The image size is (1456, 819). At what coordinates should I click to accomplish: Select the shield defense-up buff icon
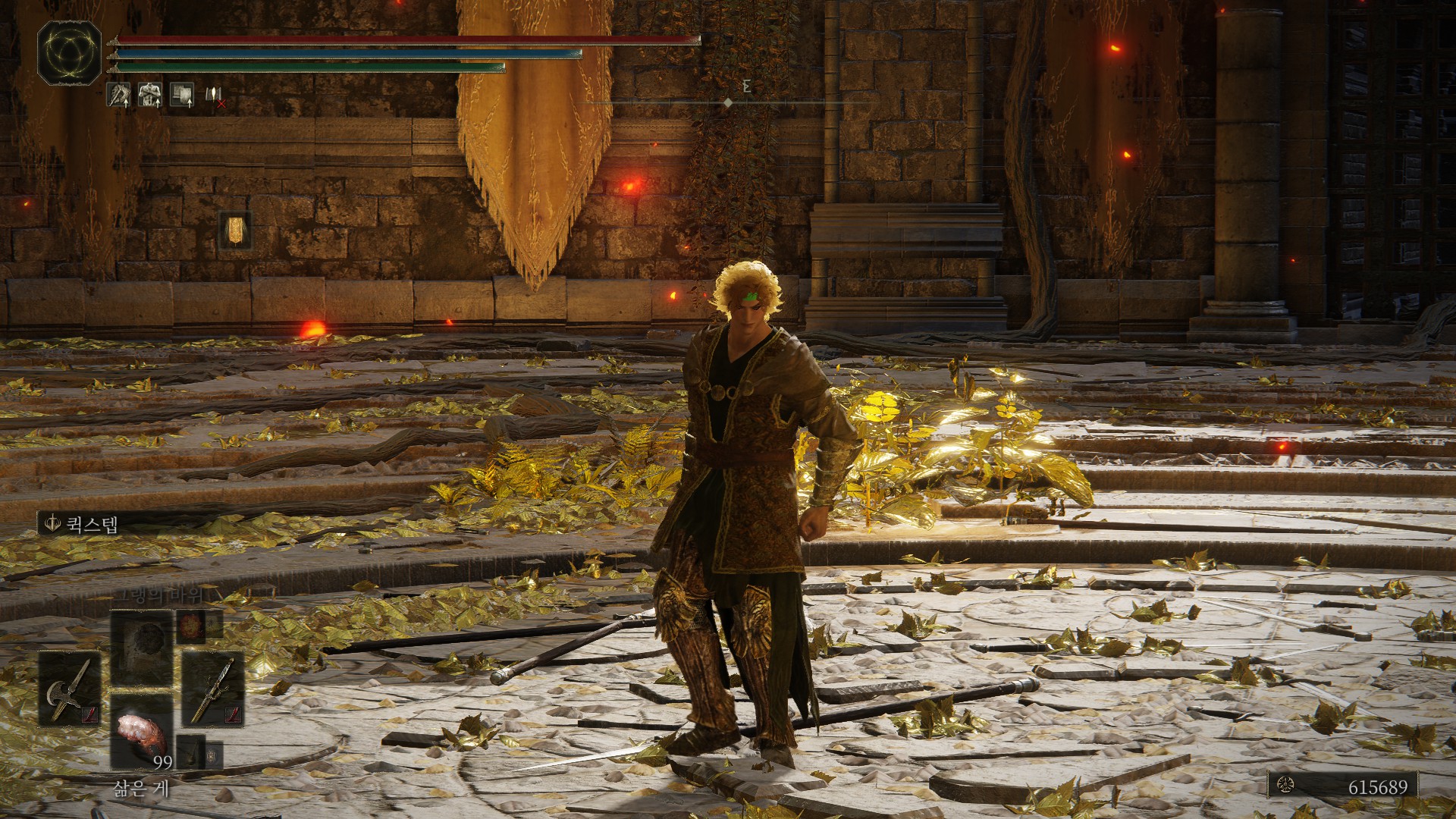point(181,95)
